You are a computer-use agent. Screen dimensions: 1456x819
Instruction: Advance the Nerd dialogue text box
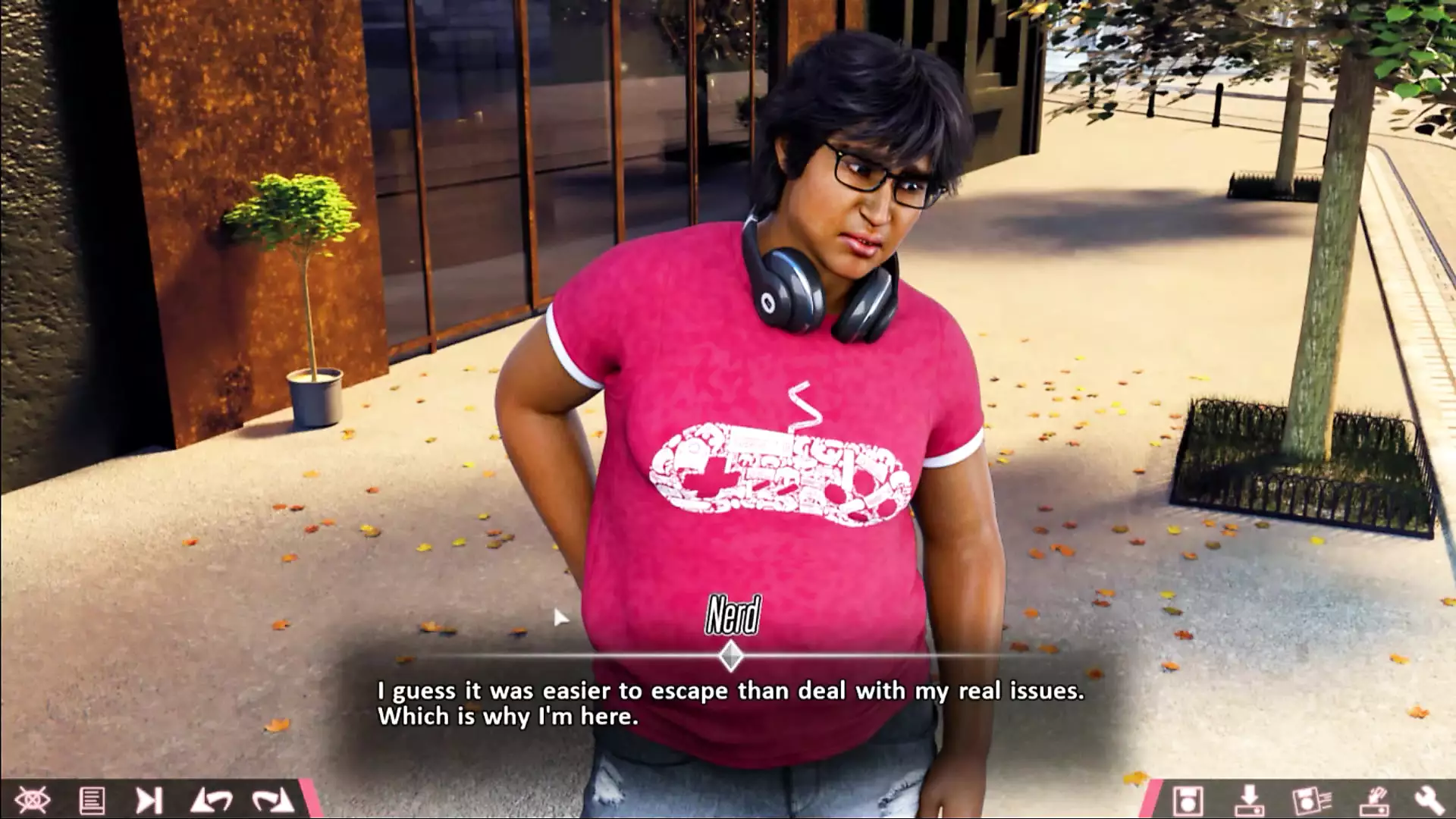click(x=730, y=703)
